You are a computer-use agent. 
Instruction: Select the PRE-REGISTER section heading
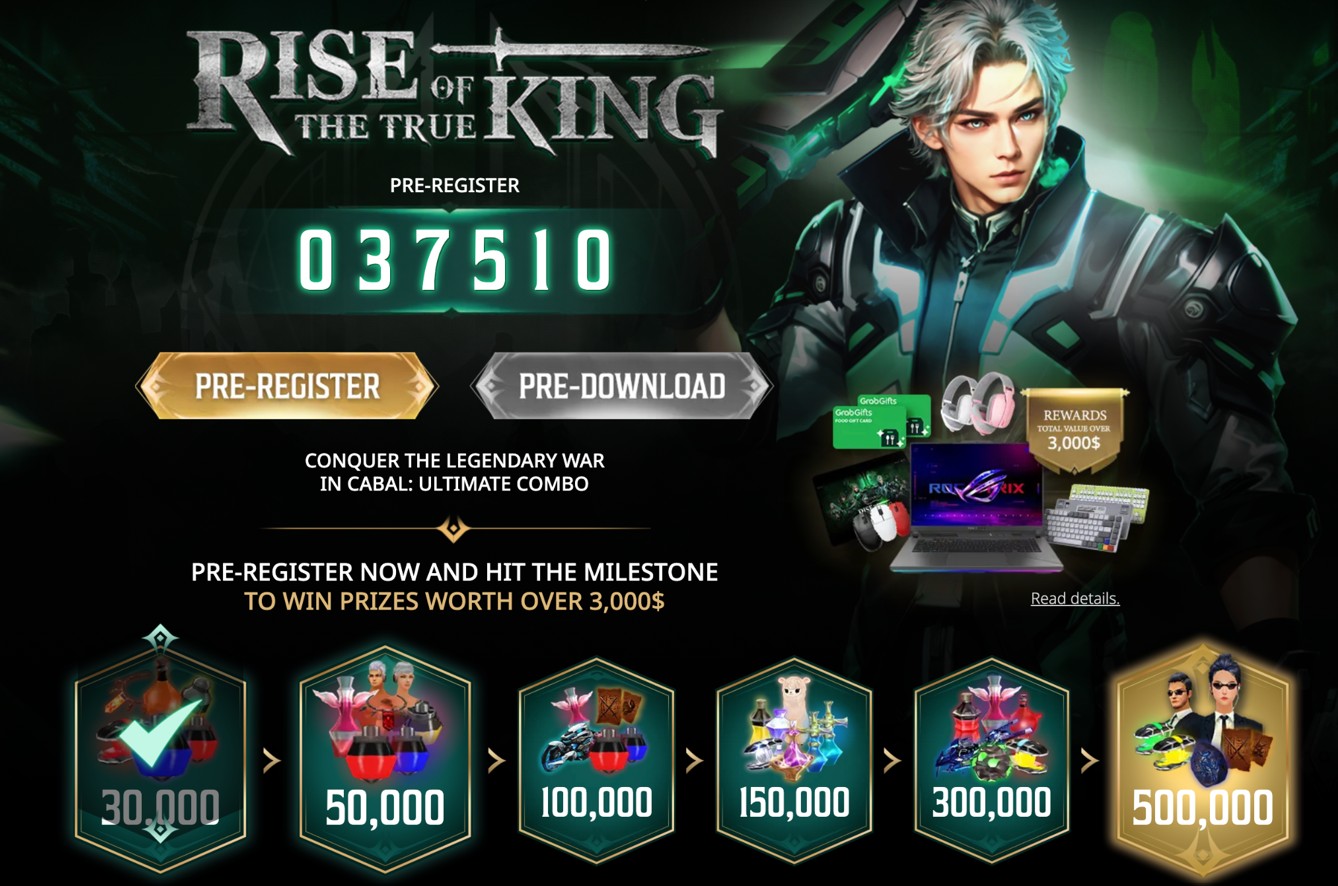(x=455, y=185)
